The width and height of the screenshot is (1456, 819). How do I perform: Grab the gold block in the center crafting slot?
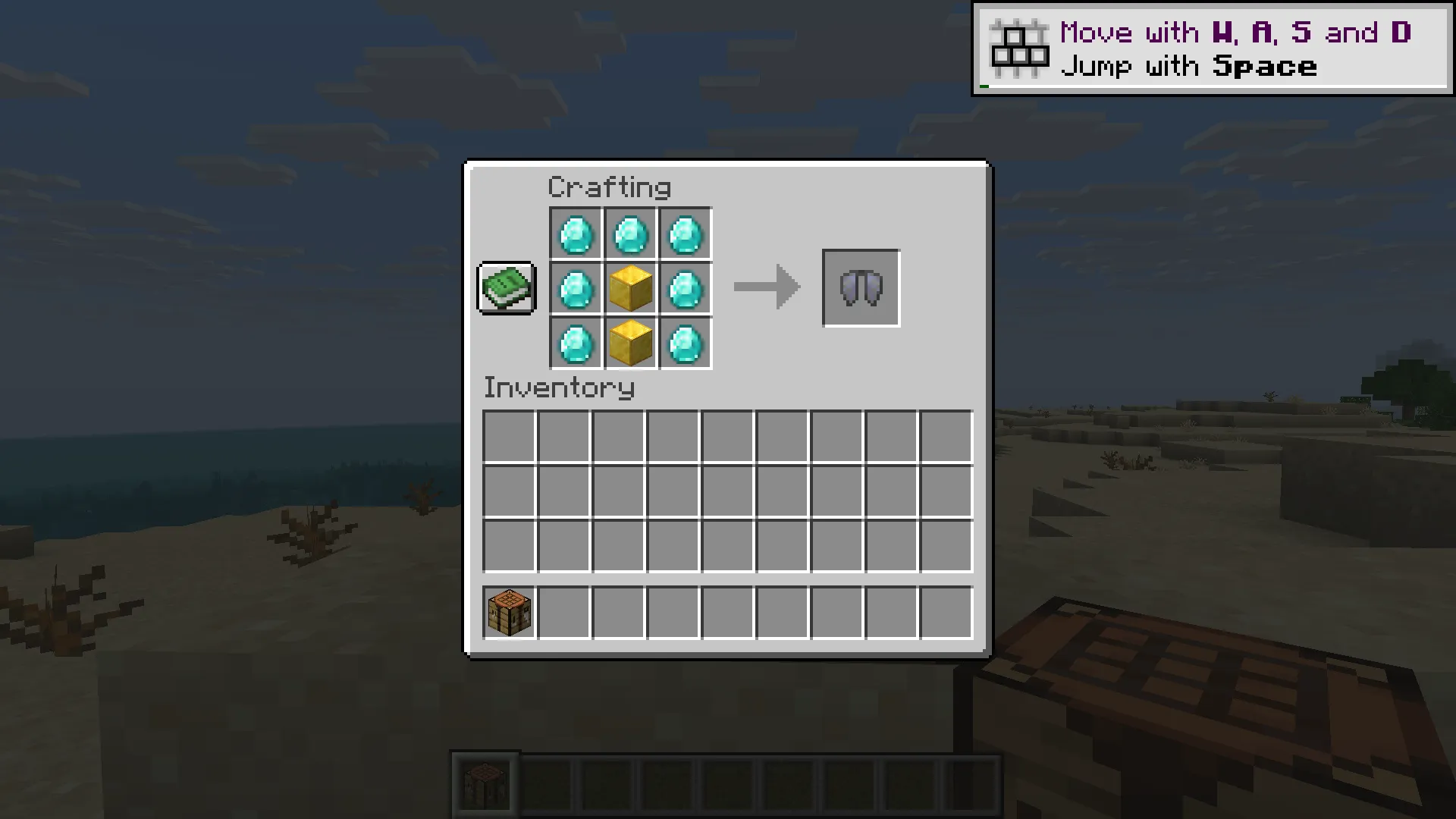point(630,288)
